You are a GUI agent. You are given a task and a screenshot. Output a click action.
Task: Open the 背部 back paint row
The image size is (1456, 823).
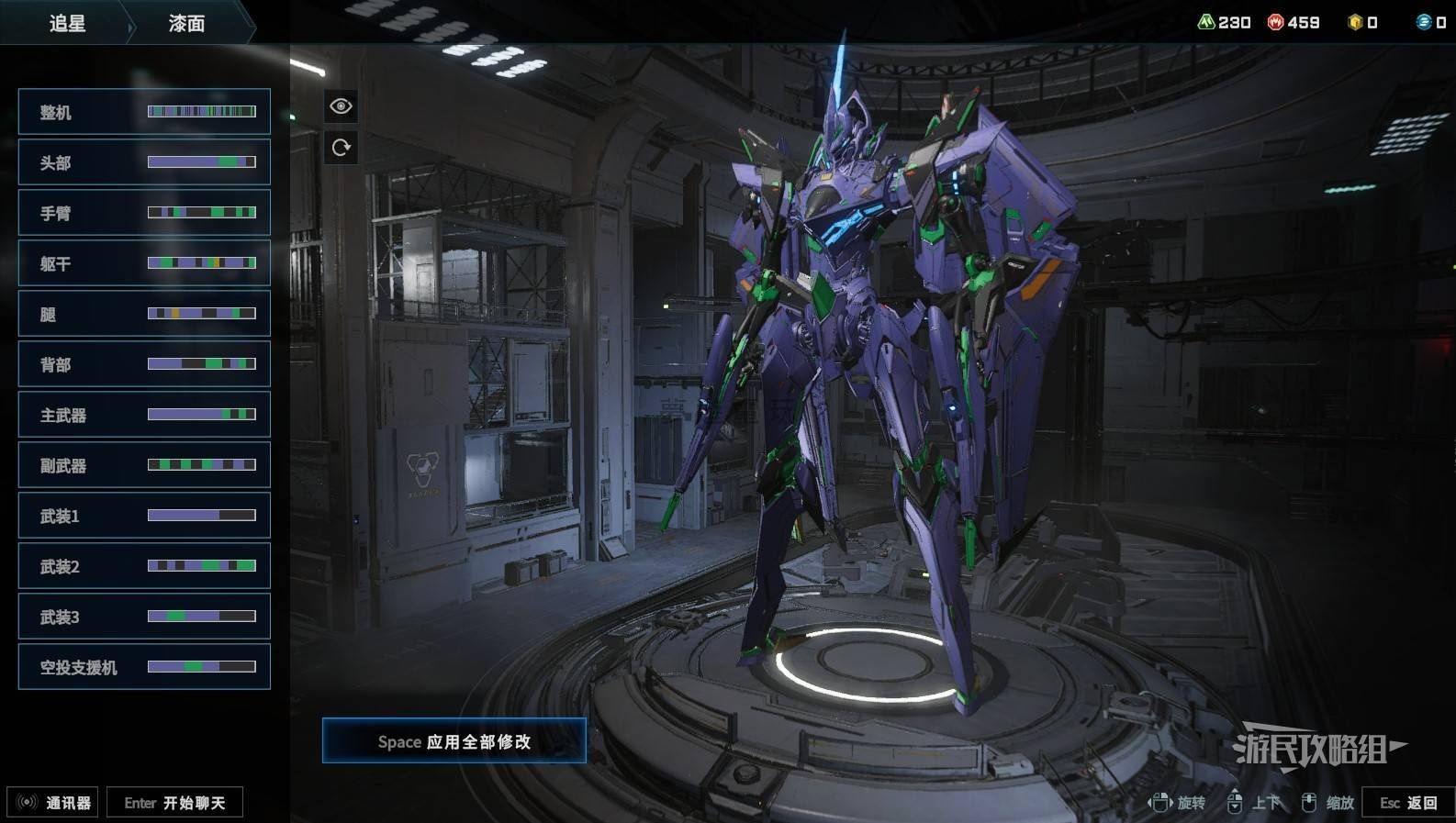click(144, 364)
